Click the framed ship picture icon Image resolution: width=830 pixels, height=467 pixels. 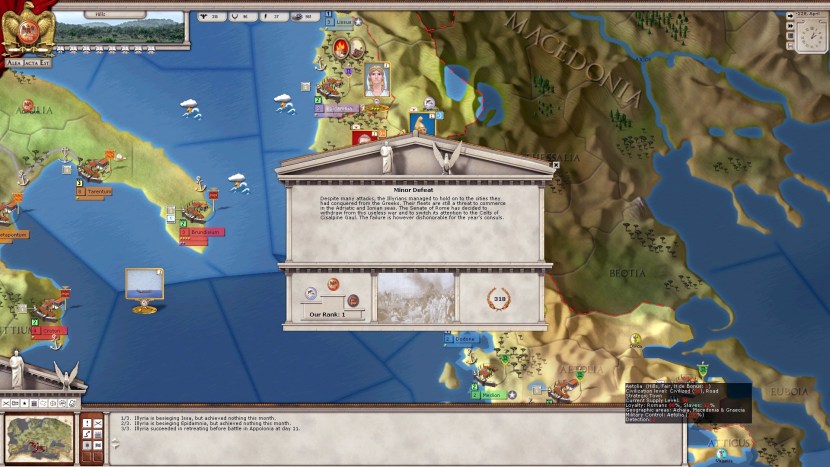tap(145, 282)
